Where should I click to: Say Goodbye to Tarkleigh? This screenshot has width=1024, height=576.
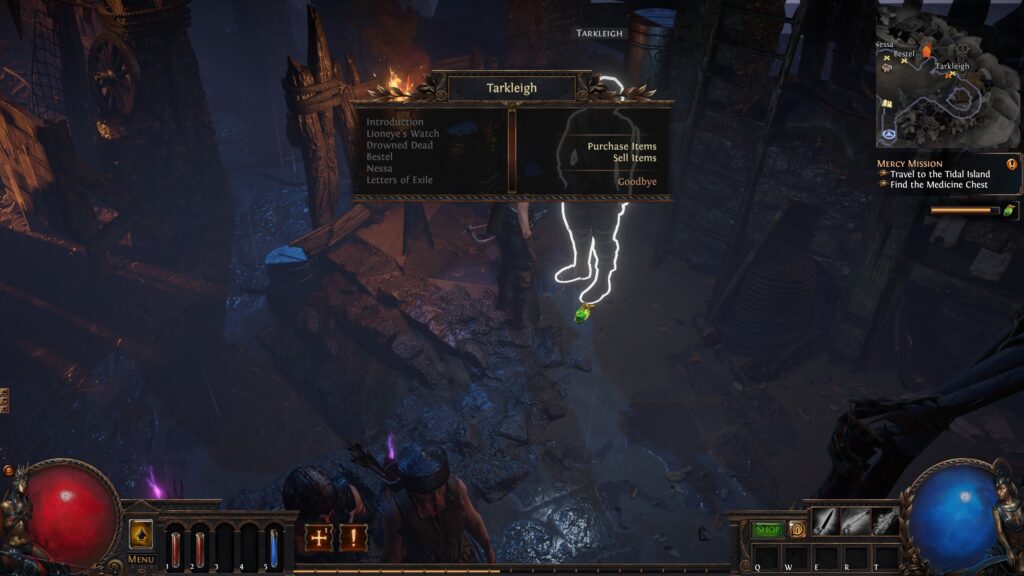click(x=636, y=182)
